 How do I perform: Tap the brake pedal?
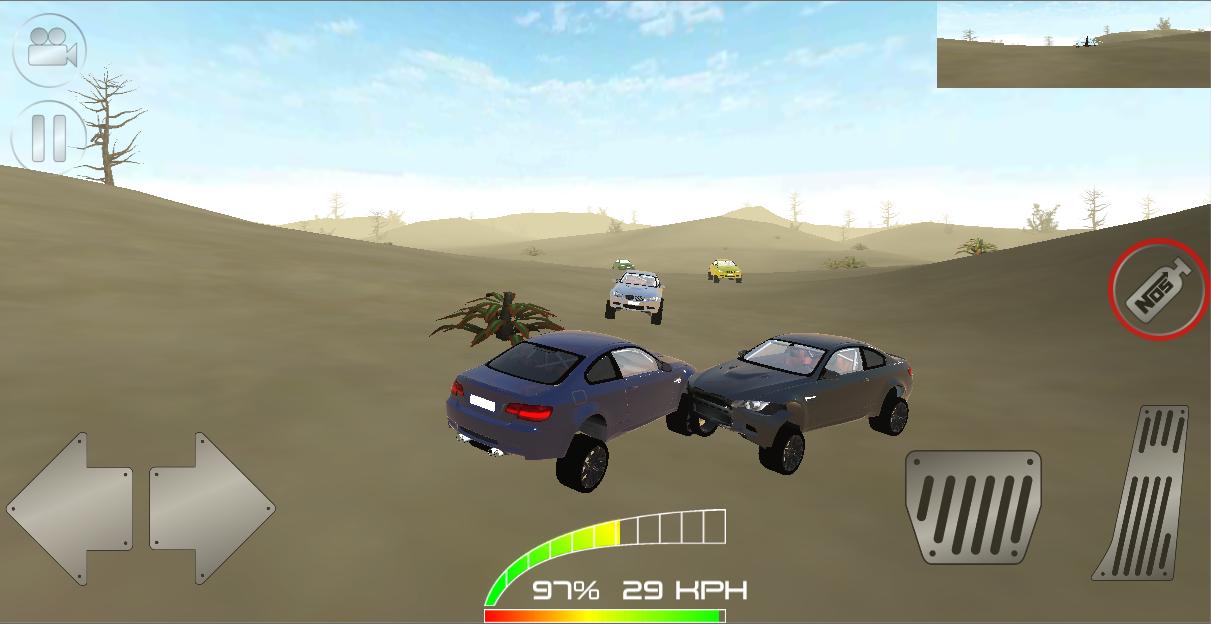(972, 506)
